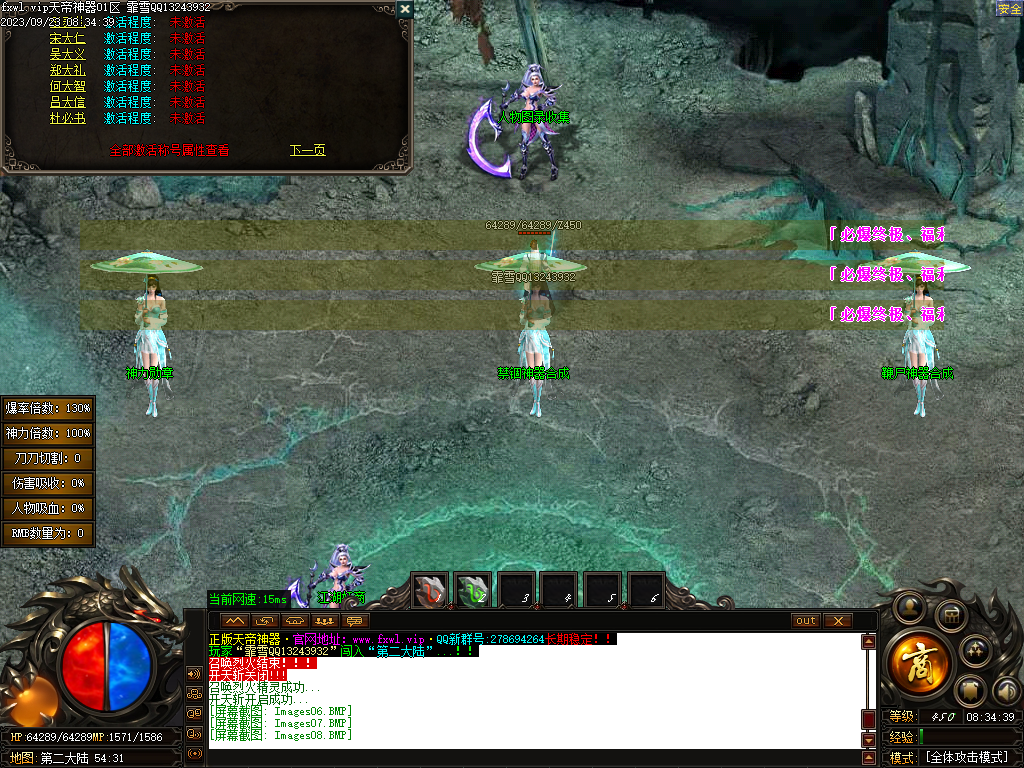Click the 'out' button above chat
Screen dimensions: 1024x768
pos(805,620)
